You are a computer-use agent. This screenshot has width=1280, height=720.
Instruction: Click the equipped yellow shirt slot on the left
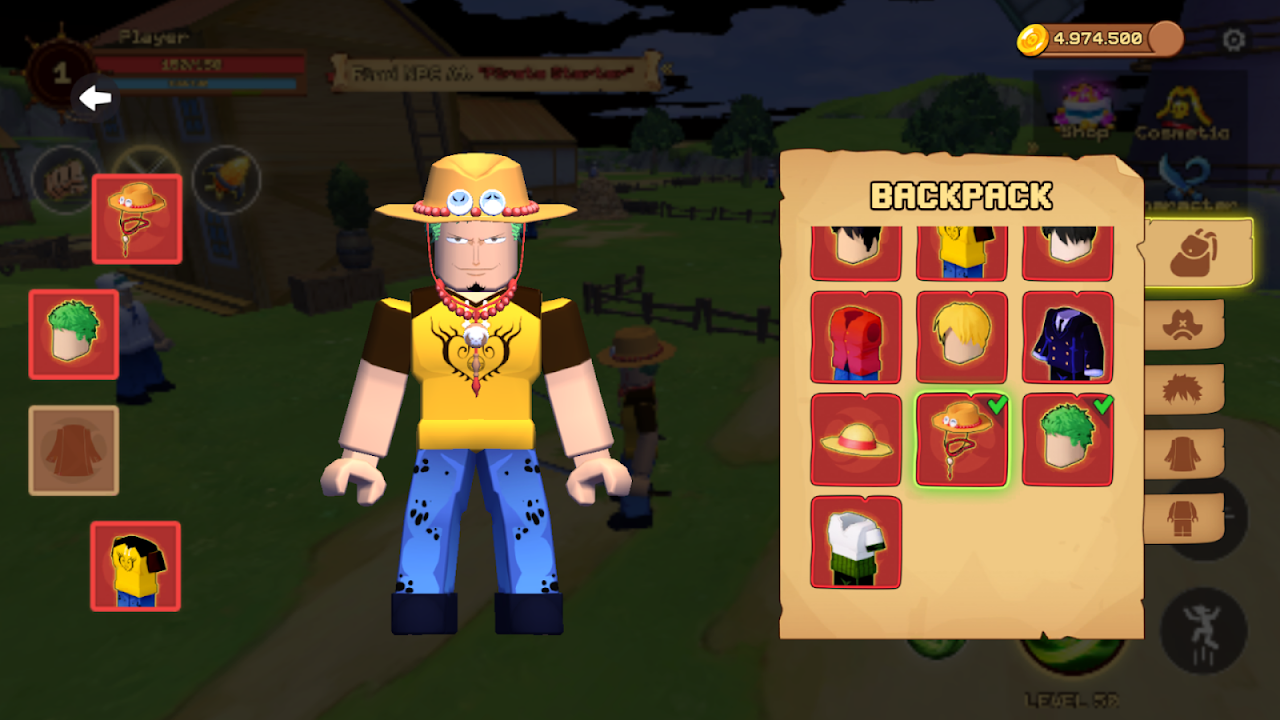pos(136,566)
